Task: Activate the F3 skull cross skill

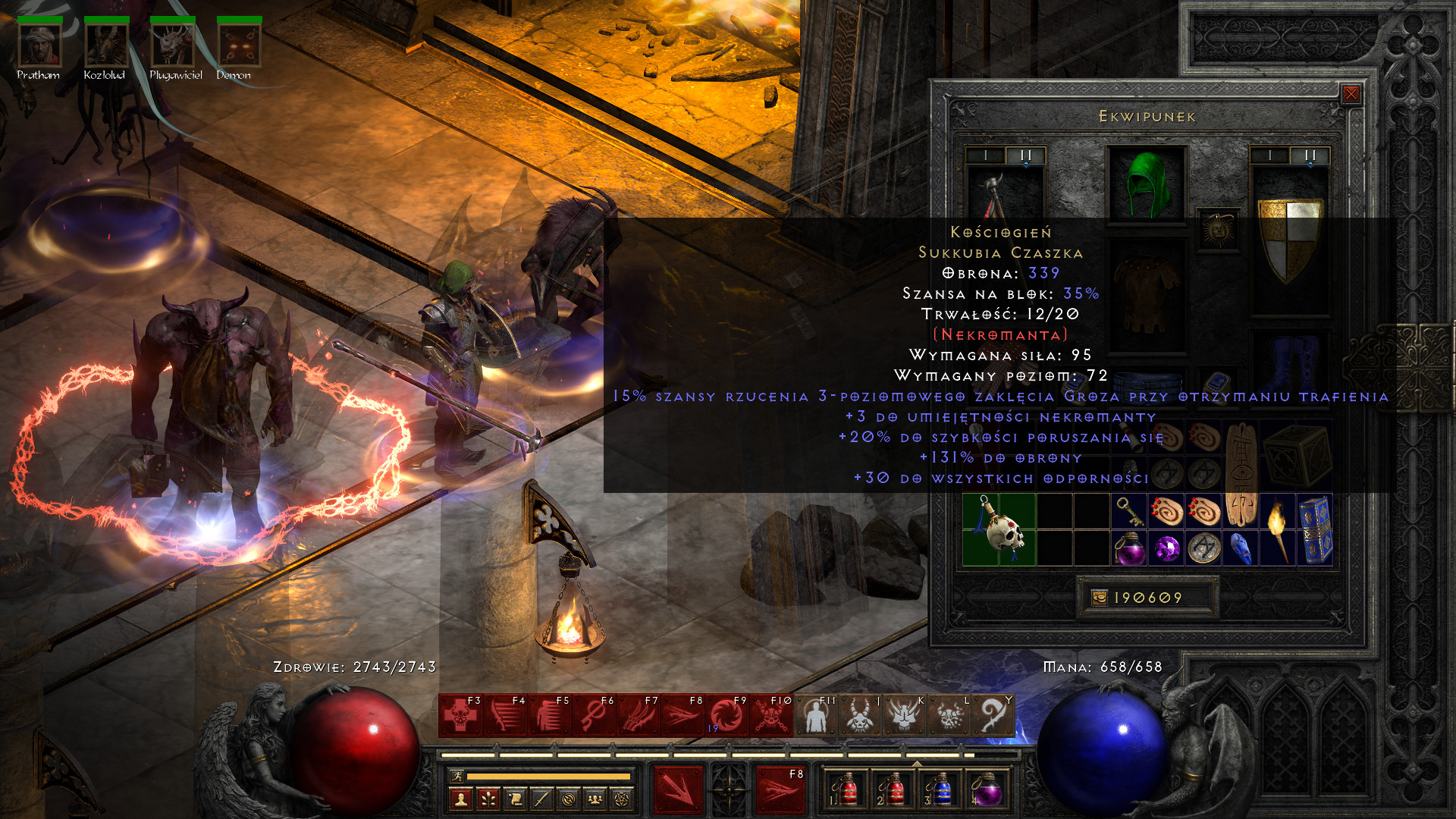Action: tap(460, 716)
